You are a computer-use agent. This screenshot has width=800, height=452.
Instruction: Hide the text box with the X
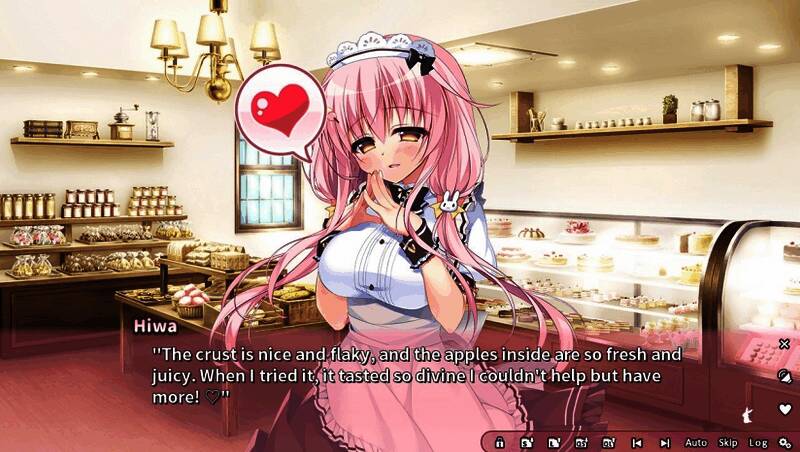(785, 344)
